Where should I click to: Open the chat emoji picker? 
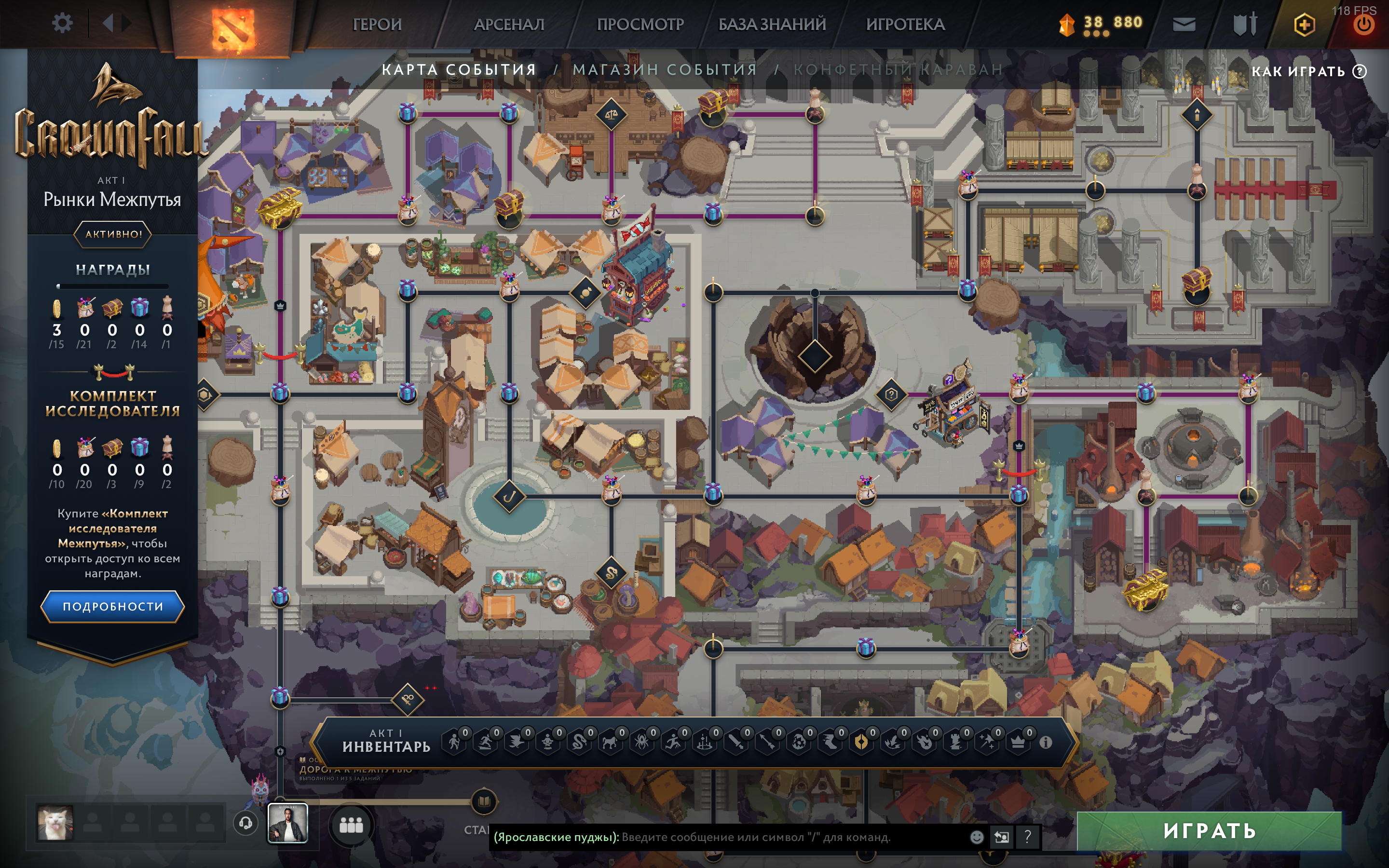pyautogui.click(x=976, y=837)
